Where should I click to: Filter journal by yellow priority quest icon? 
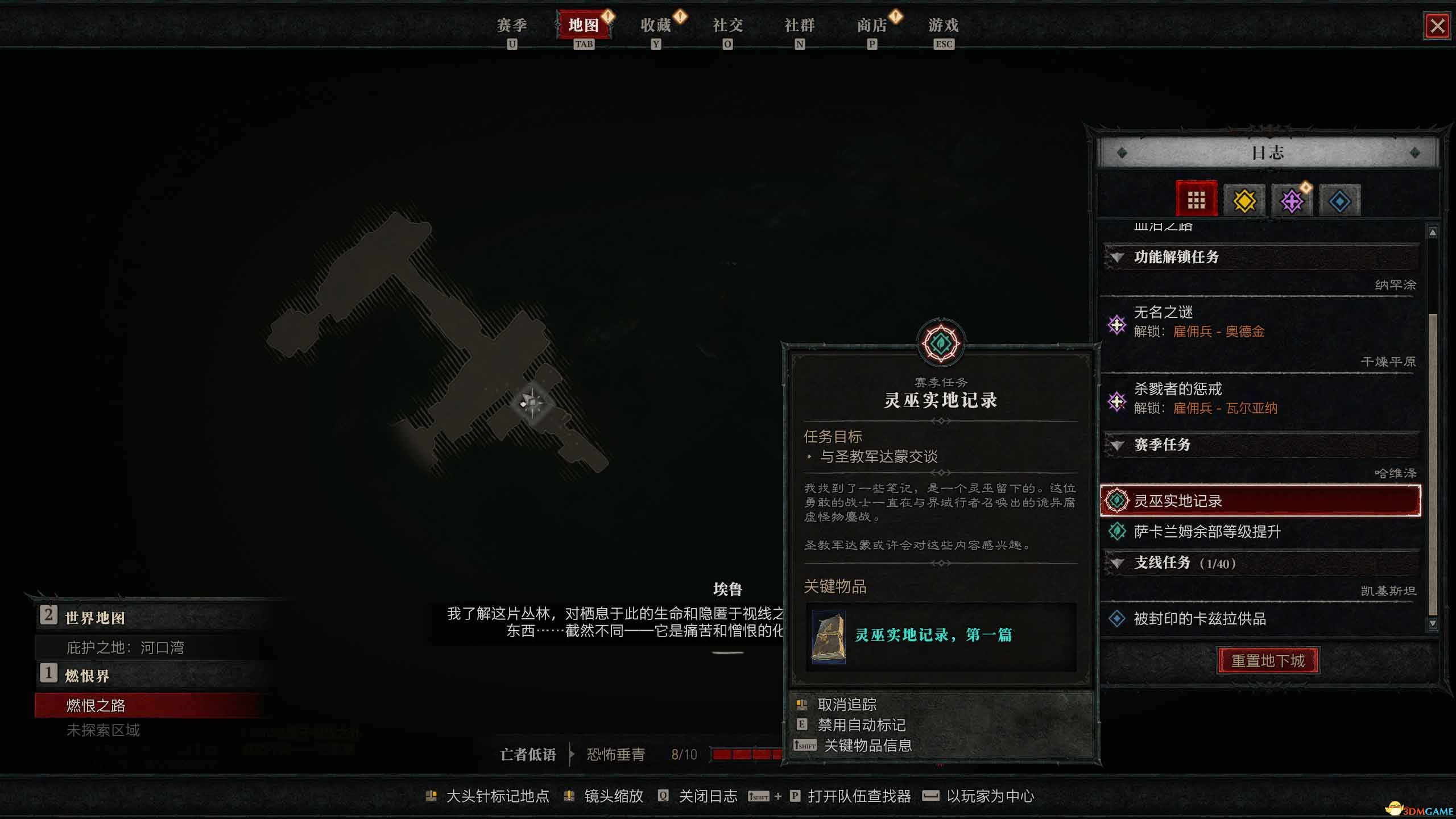pos(1244,199)
